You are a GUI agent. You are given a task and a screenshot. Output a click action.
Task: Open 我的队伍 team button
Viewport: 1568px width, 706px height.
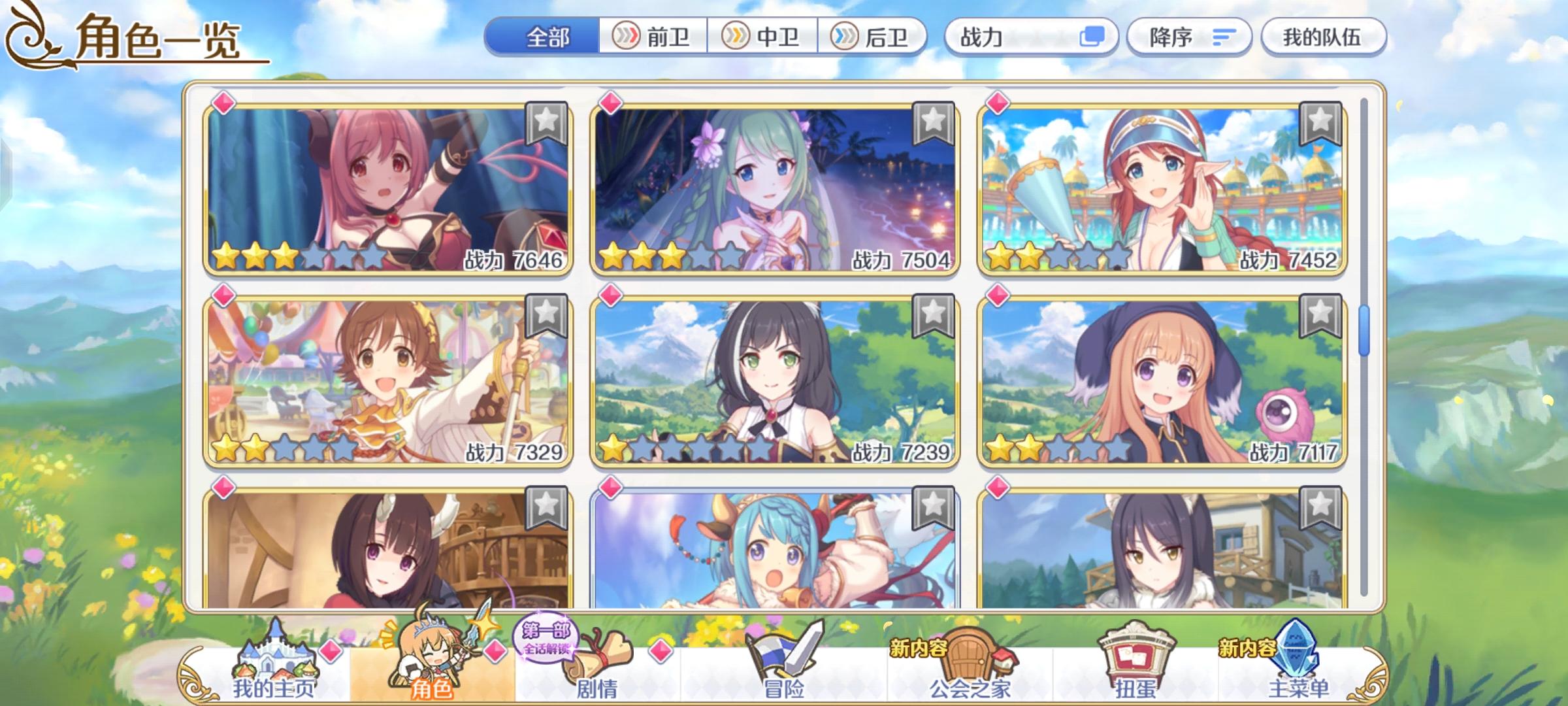tap(1324, 37)
